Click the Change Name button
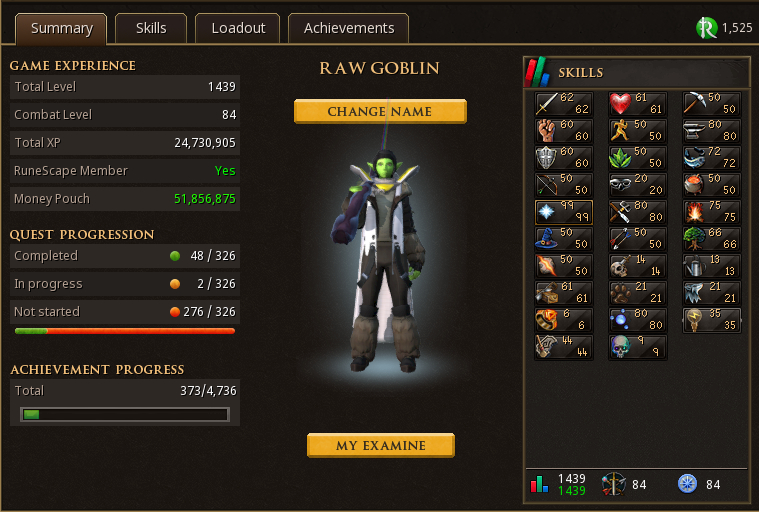This screenshot has height=512, width=759. [x=380, y=111]
